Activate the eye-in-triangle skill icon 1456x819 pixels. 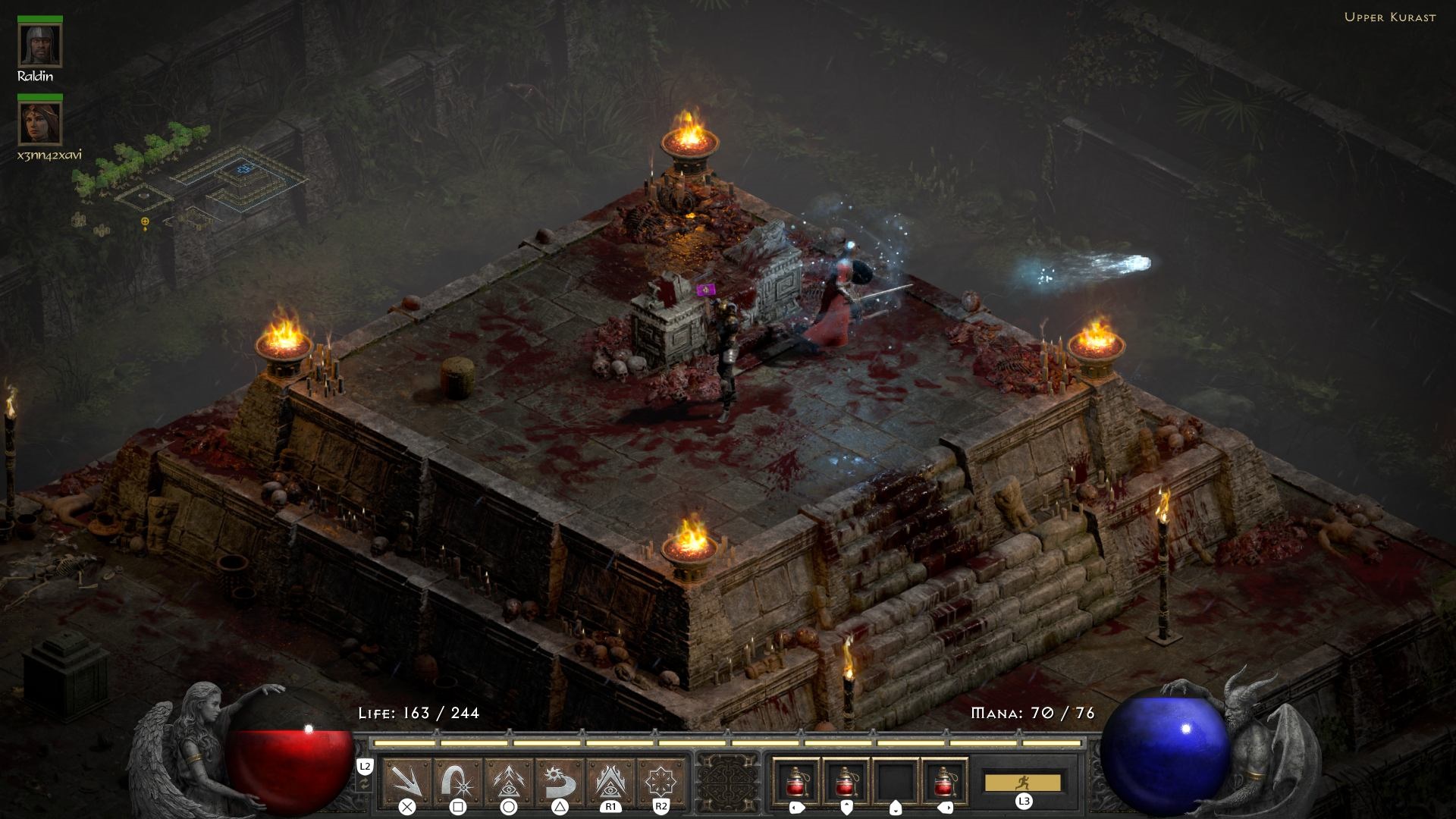click(610, 780)
